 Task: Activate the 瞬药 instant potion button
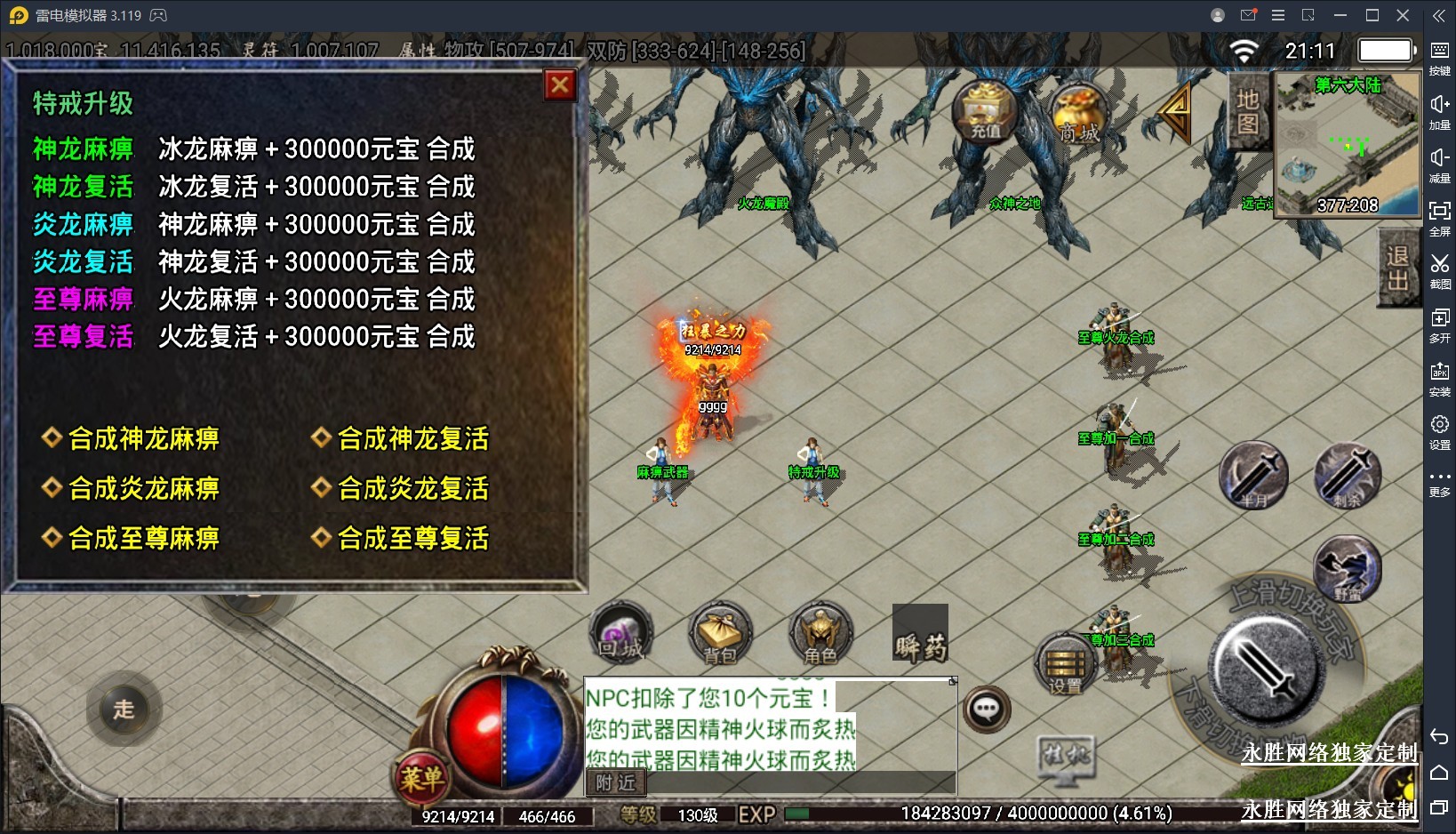(x=920, y=635)
